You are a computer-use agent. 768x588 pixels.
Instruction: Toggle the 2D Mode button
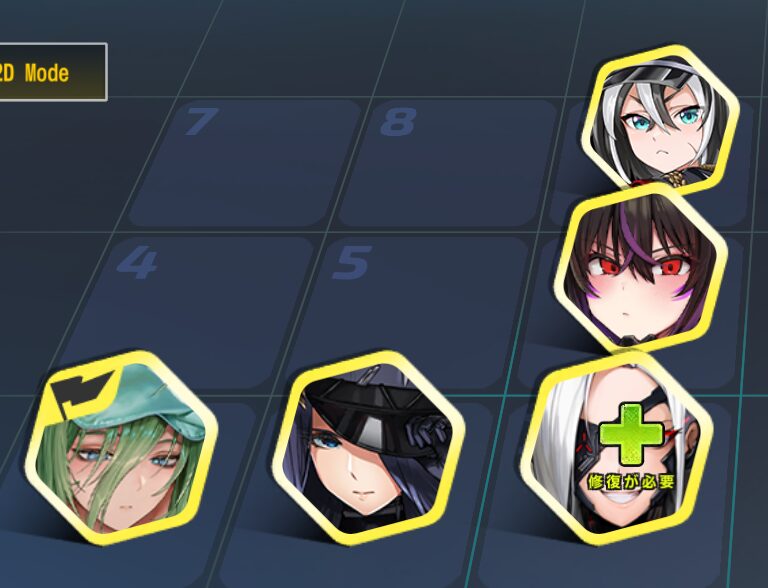(x=50, y=72)
